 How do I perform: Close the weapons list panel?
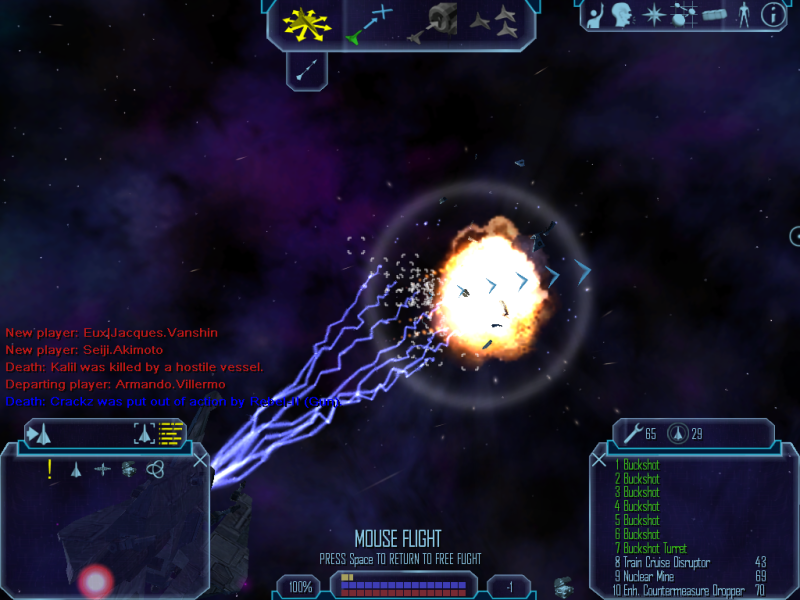[599, 460]
